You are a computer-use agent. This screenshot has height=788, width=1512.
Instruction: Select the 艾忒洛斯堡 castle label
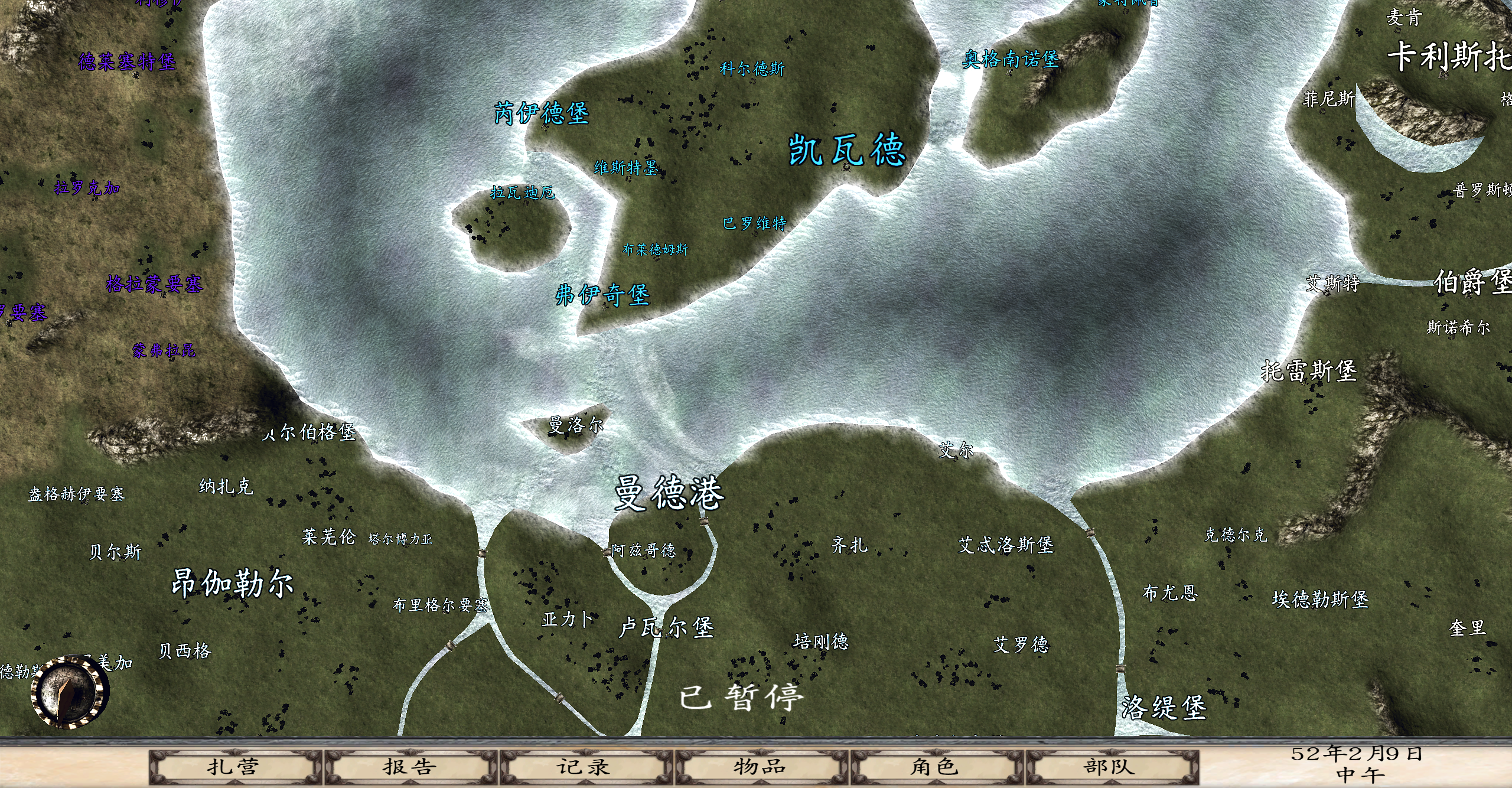[x=1006, y=545]
